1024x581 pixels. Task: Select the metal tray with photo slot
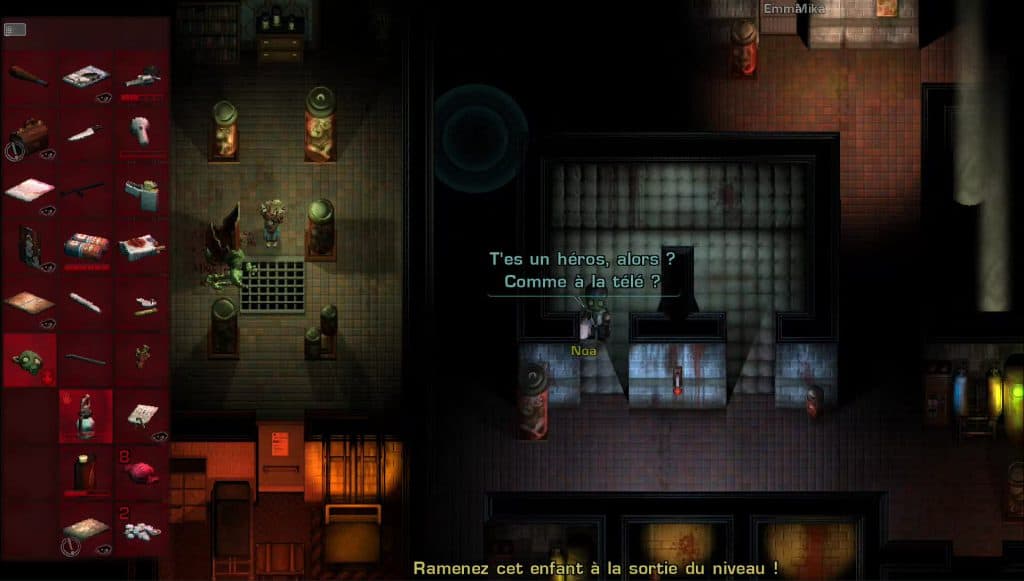85,77
